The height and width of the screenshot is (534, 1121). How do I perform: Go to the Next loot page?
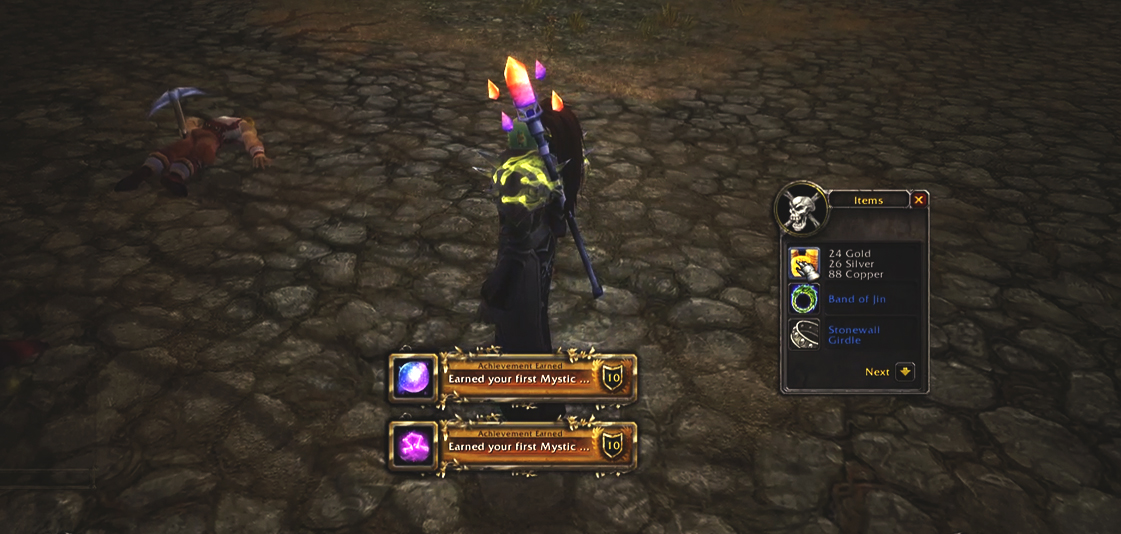click(x=905, y=371)
